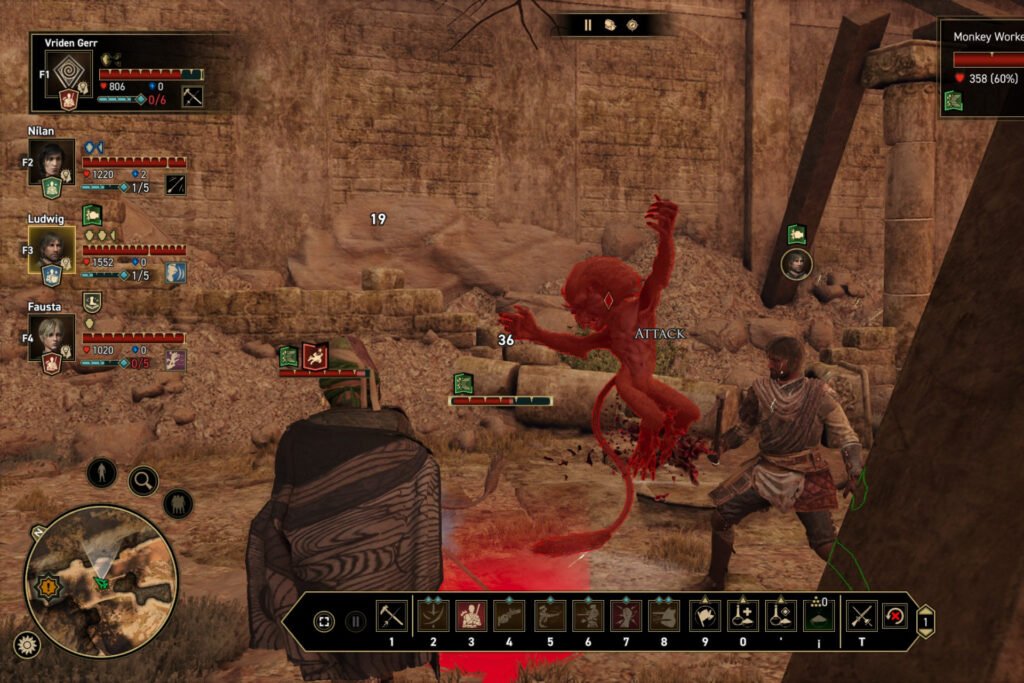This screenshot has height=683, width=1024.
Task: Click the red cancel-action circle icon
Action: point(895,616)
